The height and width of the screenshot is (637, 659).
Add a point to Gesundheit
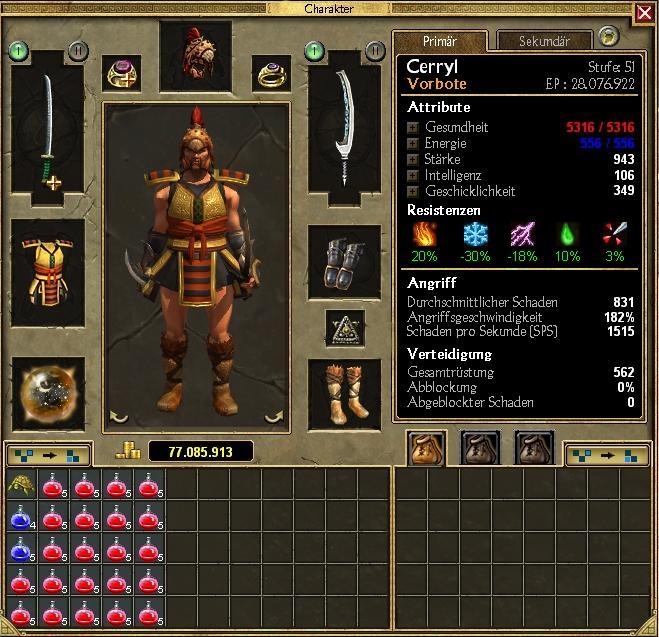pyautogui.click(x=412, y=128)
